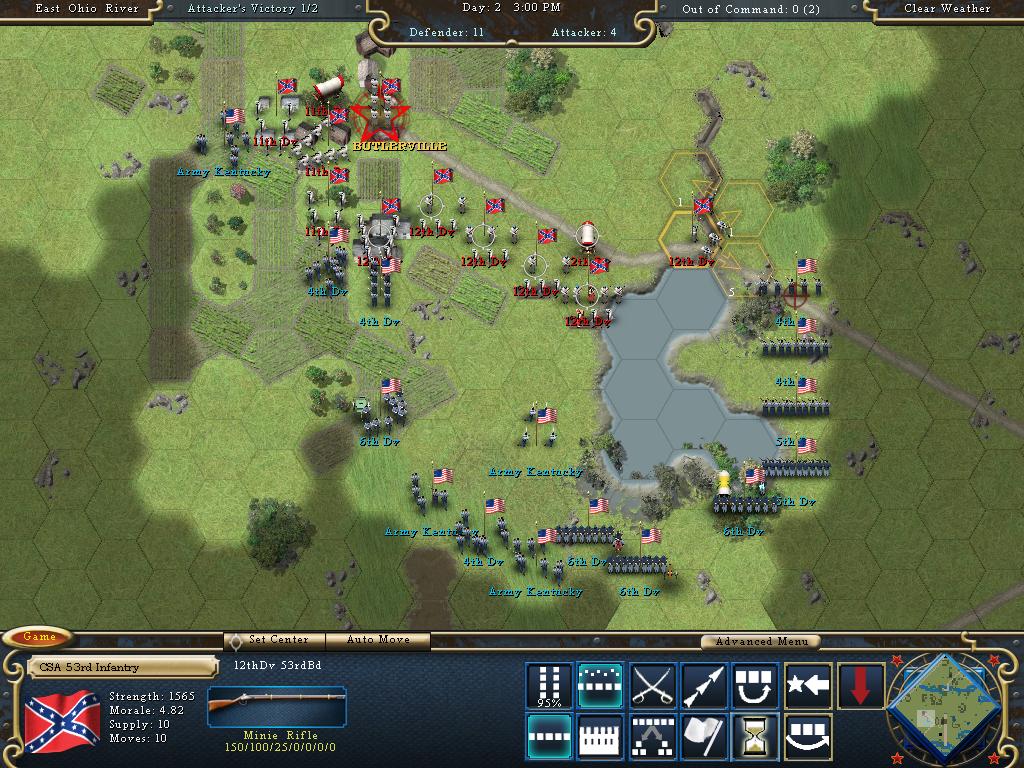Click the white flag icon
Viewport: 1024px width, 768px height.
704,737
